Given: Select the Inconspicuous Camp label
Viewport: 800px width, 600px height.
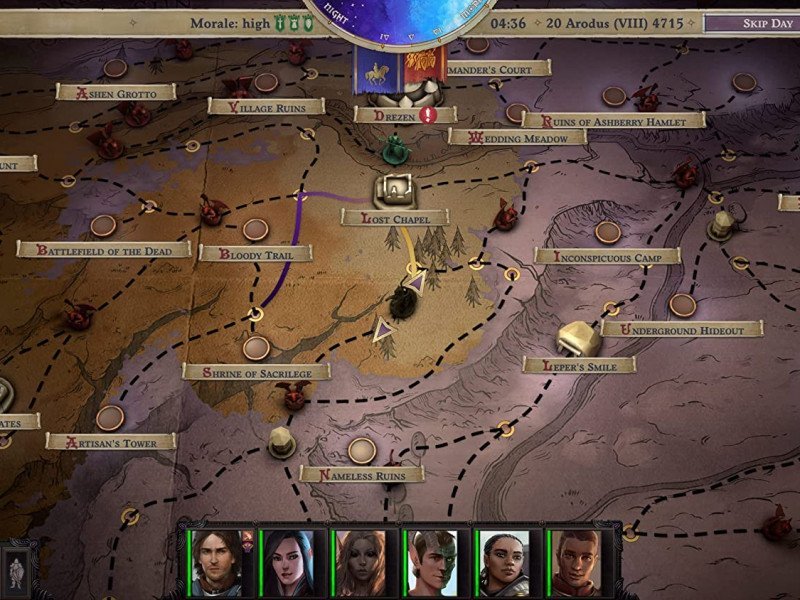Looking at the screenshot, I should point(607,256).
